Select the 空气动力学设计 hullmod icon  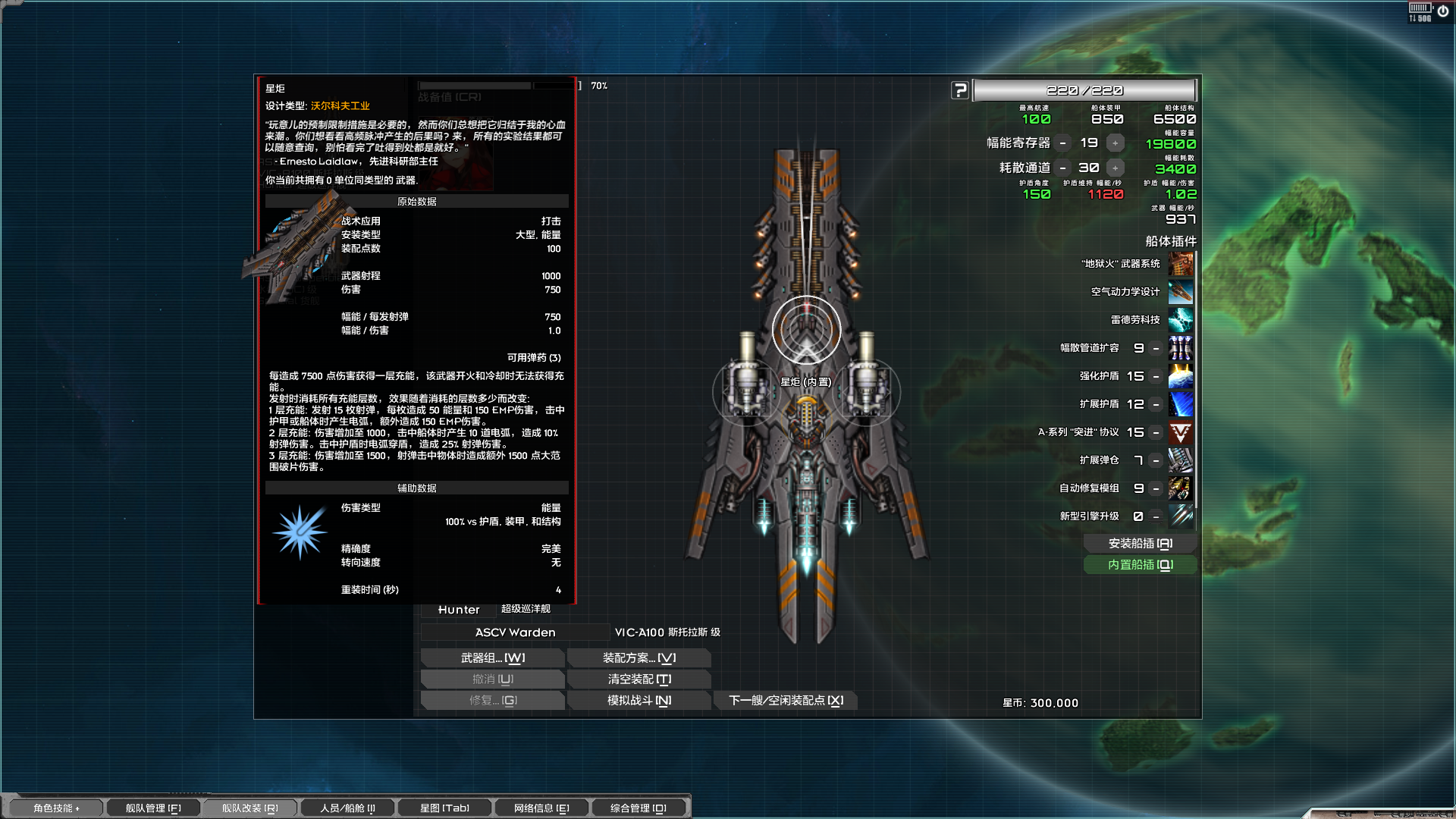coord(1181,292)
